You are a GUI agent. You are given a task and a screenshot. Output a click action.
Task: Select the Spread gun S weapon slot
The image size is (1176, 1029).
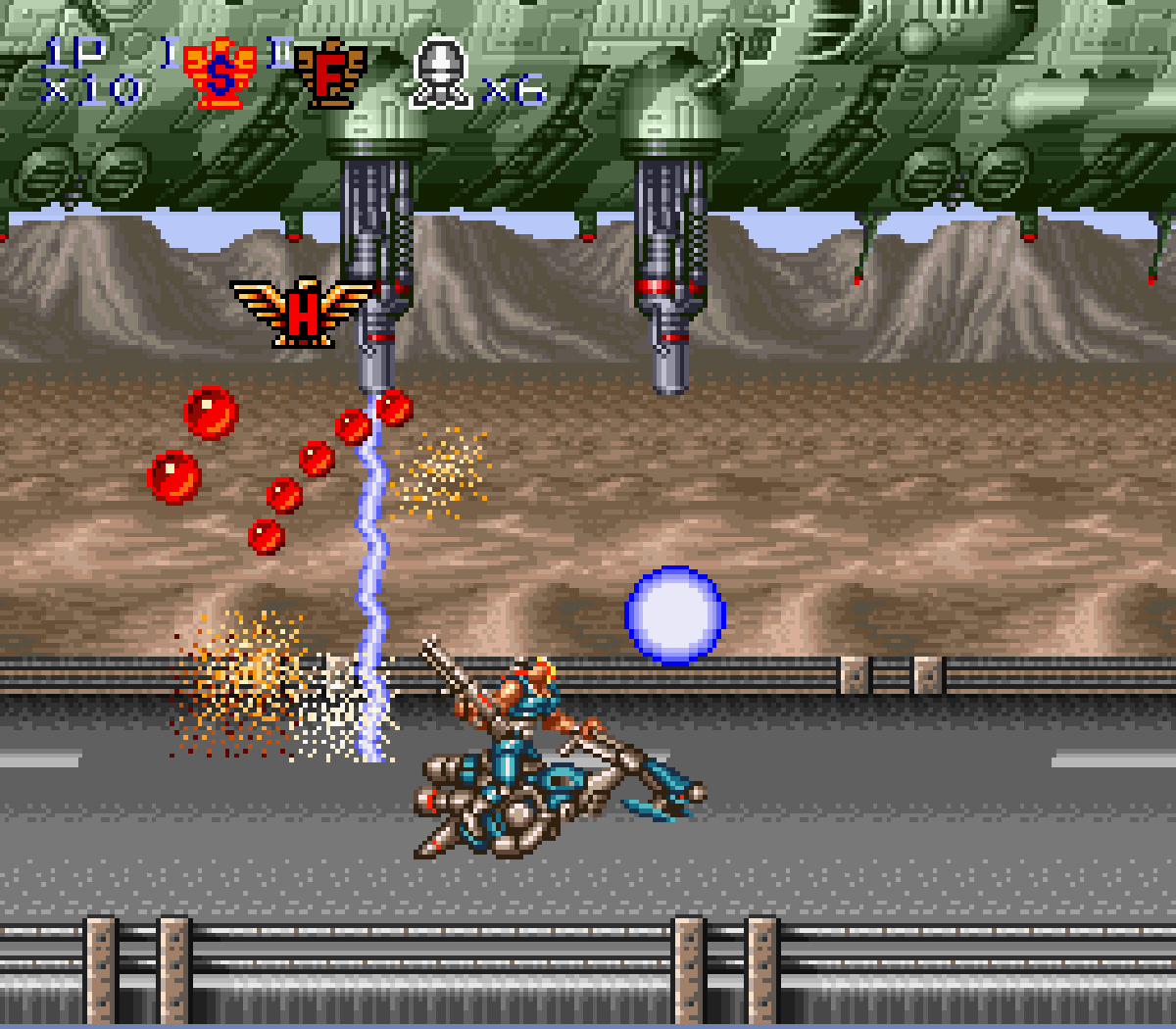tap(220, 74)
